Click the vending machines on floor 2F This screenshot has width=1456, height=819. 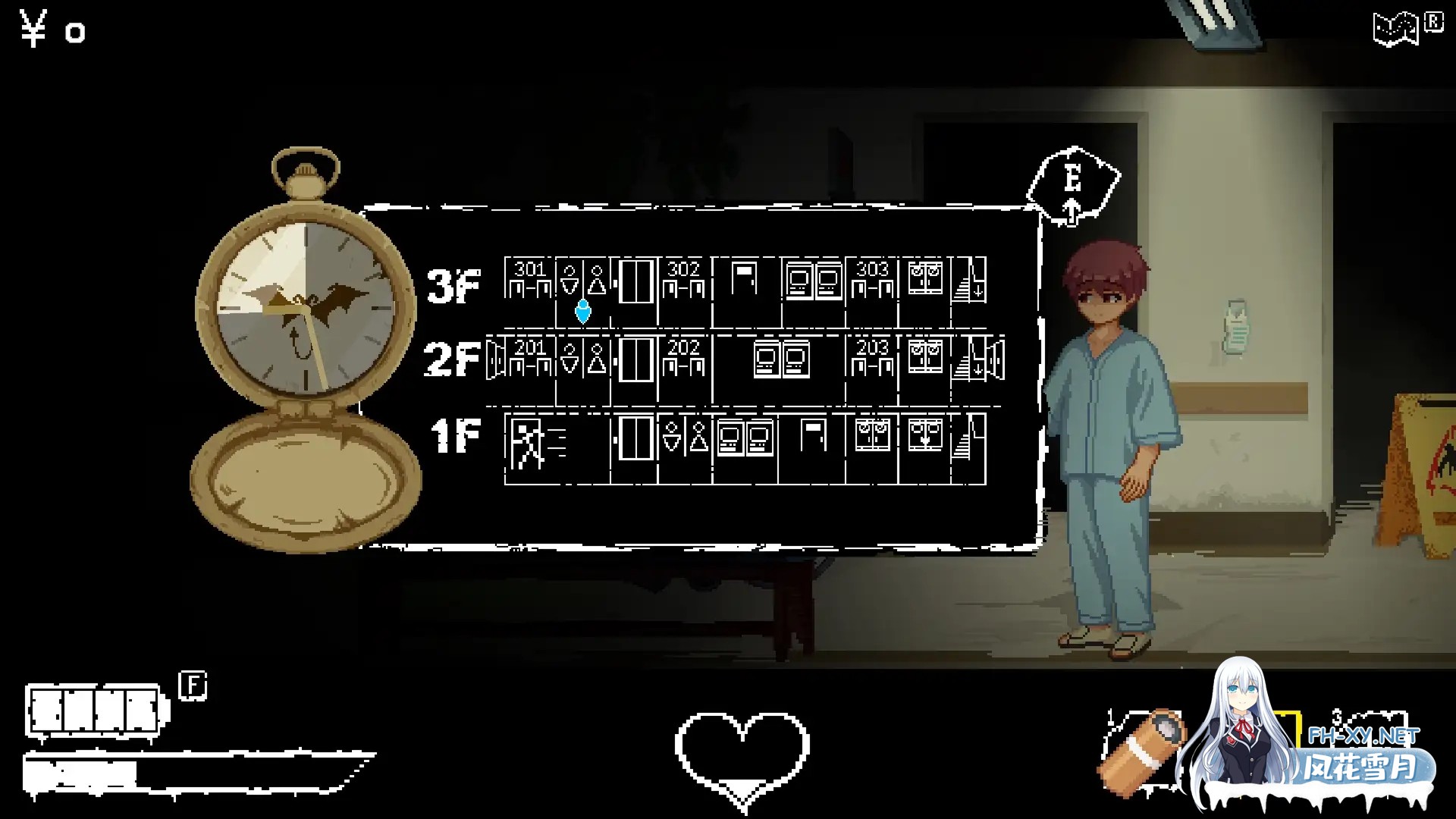[781, 358]
